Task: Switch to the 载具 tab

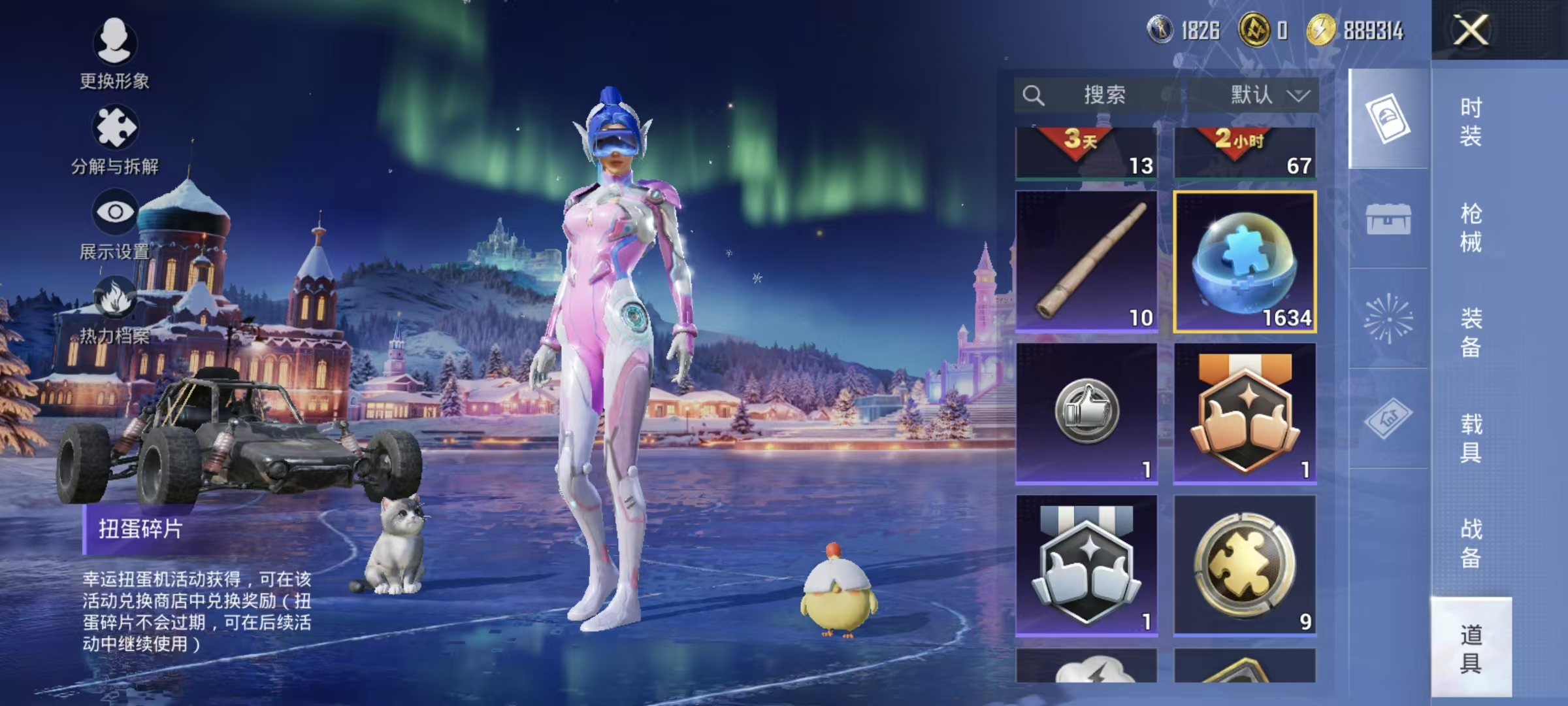Action: 1471,438
